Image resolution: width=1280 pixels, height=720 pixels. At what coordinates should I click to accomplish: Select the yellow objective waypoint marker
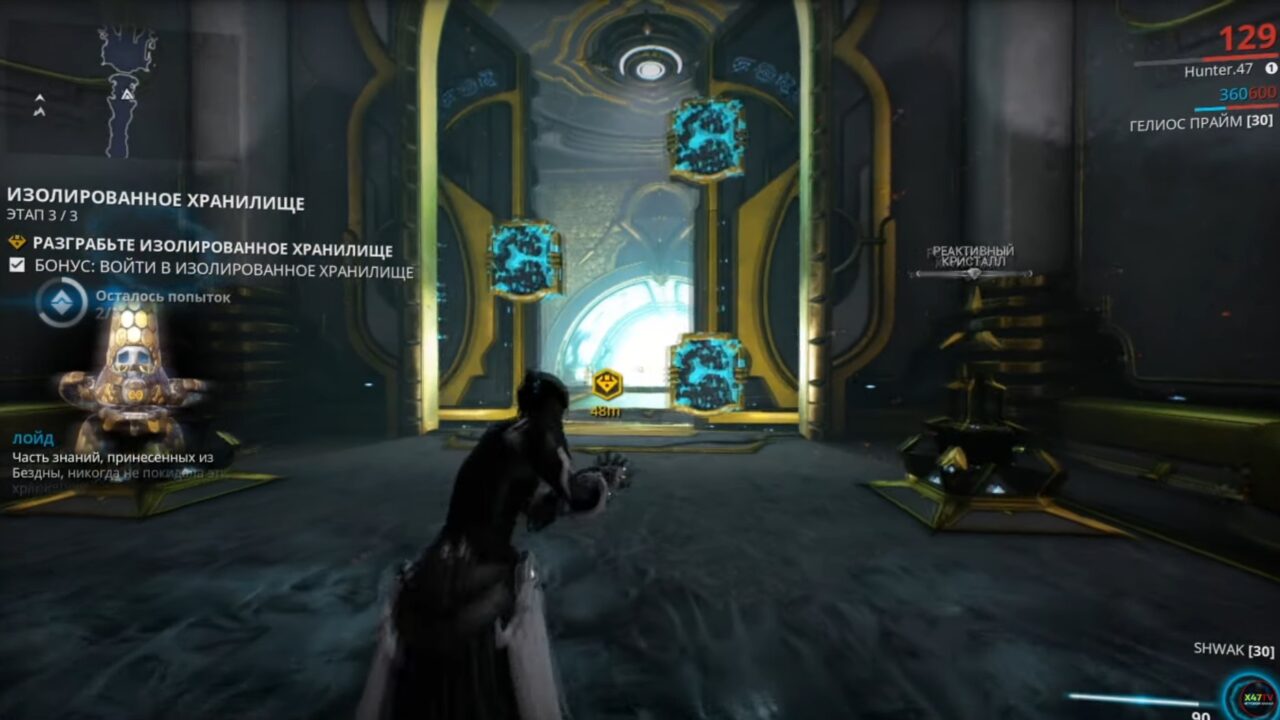point(606,384)
